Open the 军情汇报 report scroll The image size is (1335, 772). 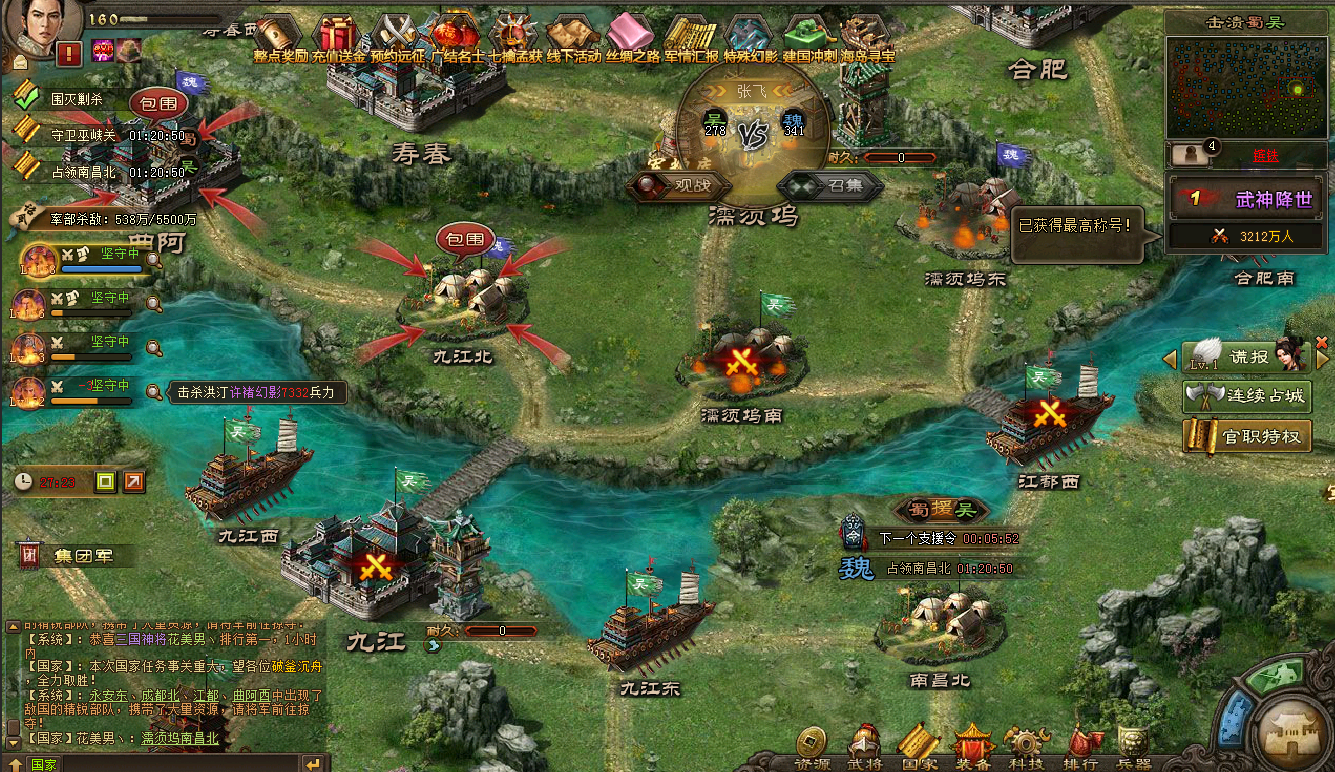pos(691,36)
